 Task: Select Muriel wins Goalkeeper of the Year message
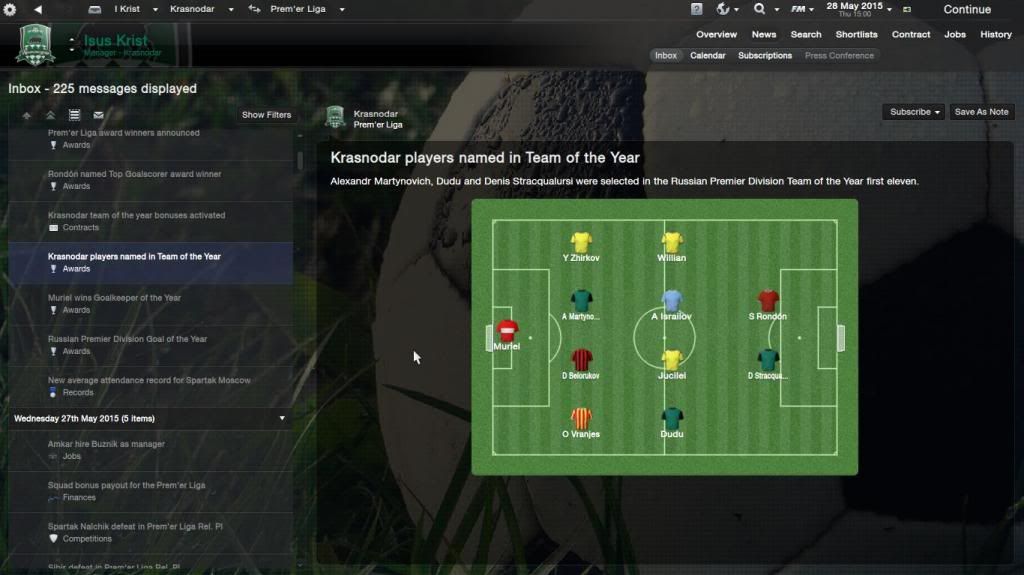point(114,298)
